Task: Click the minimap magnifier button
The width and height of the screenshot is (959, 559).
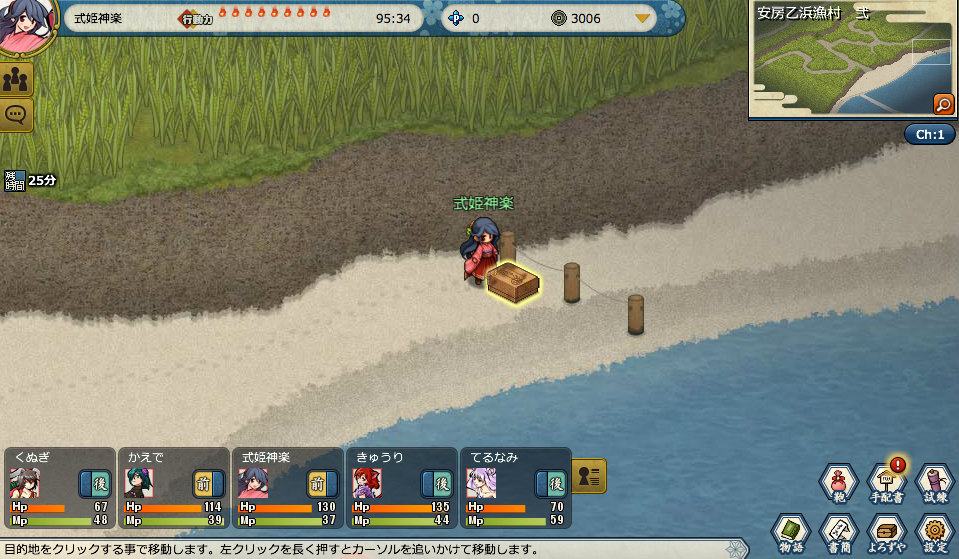Action: (x=942, y=104)
